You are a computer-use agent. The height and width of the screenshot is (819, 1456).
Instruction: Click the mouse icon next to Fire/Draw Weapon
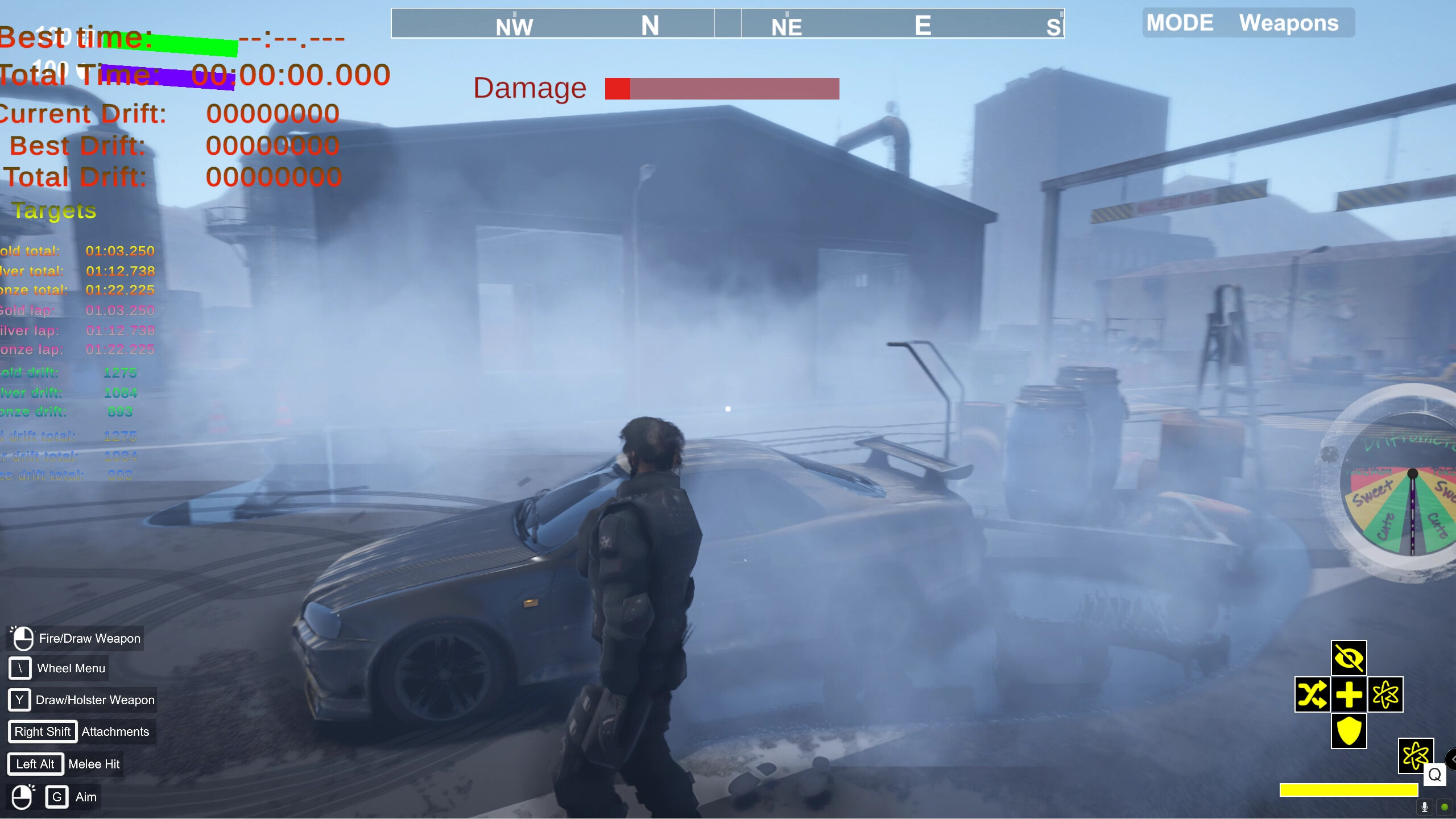pos(23,638)
